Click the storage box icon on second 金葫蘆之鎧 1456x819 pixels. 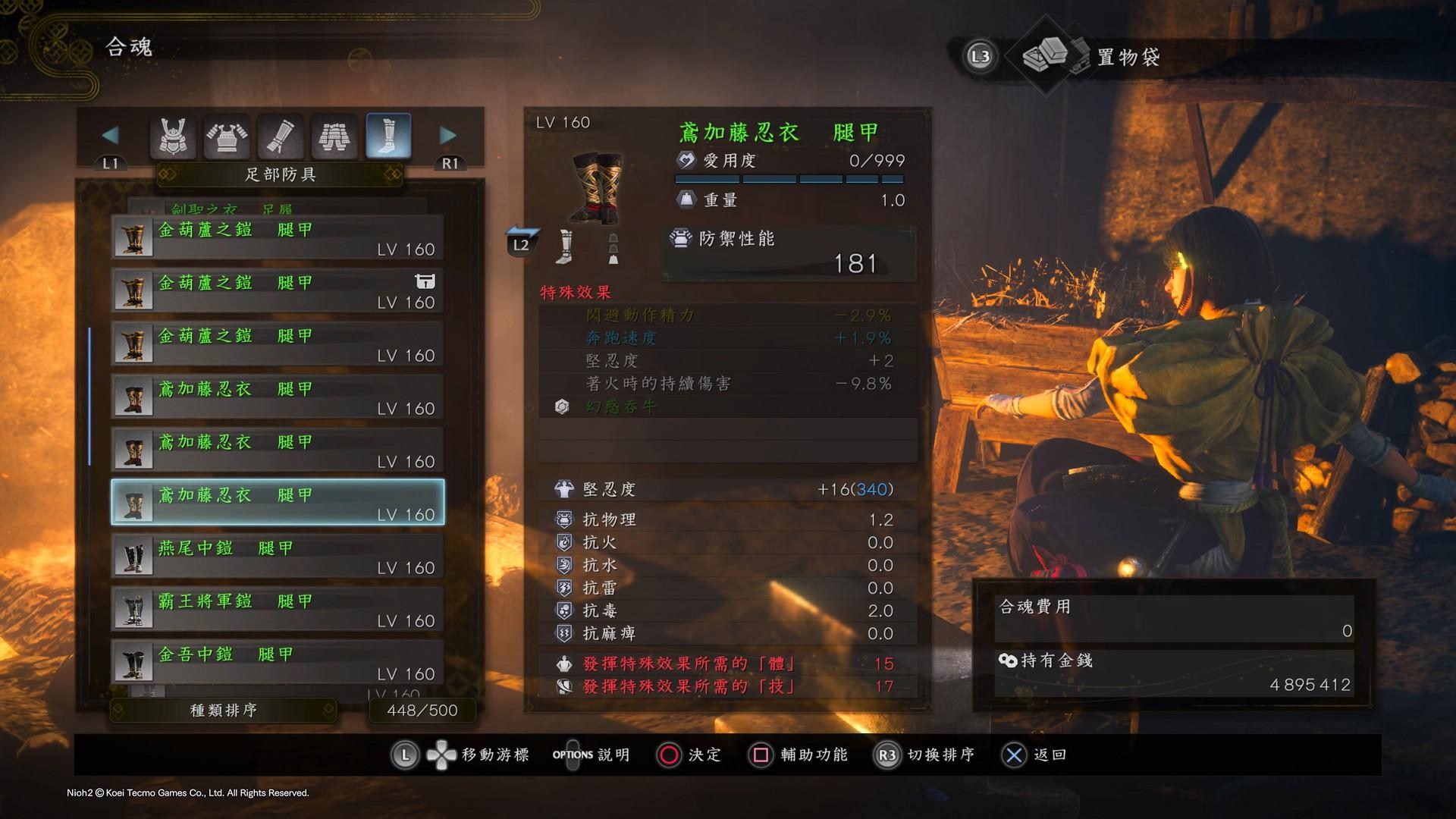click(425, 281)
